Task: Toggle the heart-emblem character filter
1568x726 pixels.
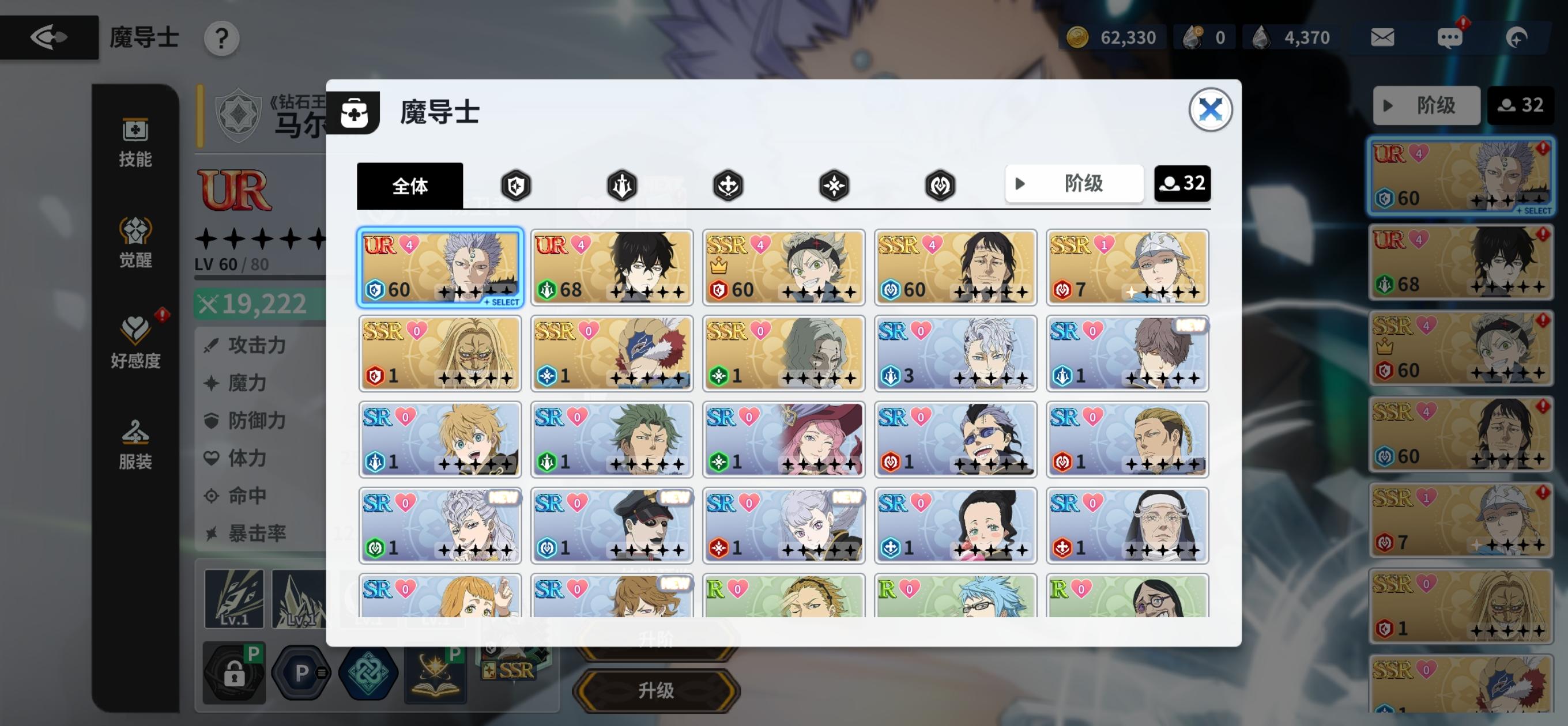Action: (x=940, y=185)
